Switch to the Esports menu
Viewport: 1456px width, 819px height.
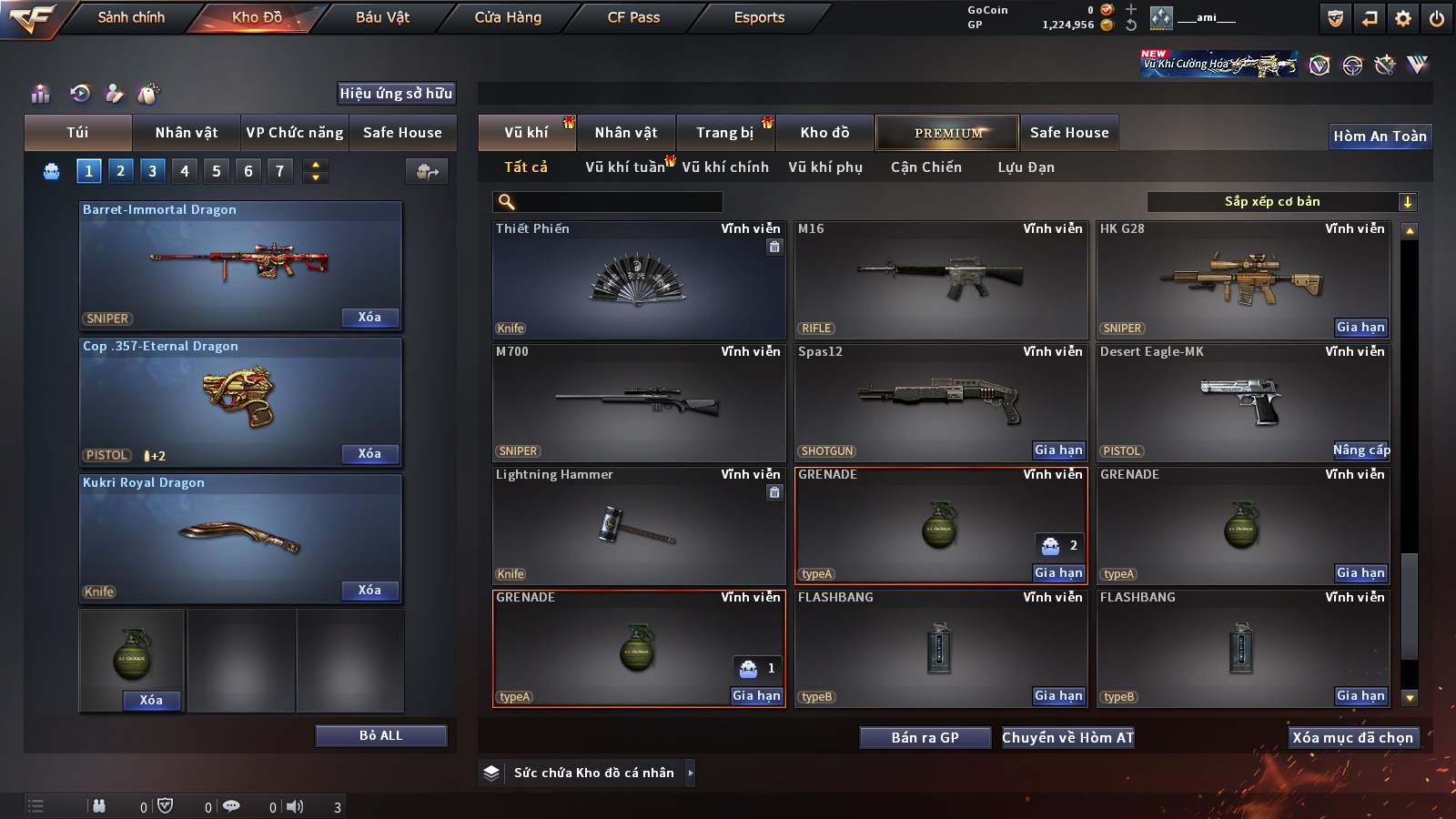click(759, 17)
